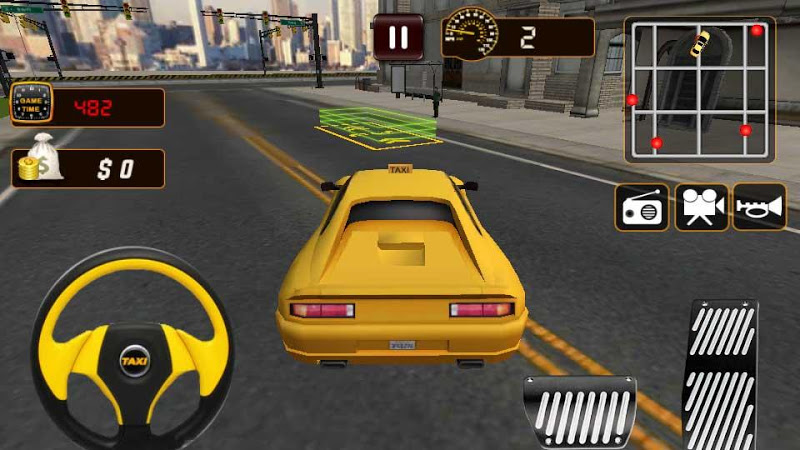Honk using the horn icon
The image size is (800, 450).
point(759,207)
